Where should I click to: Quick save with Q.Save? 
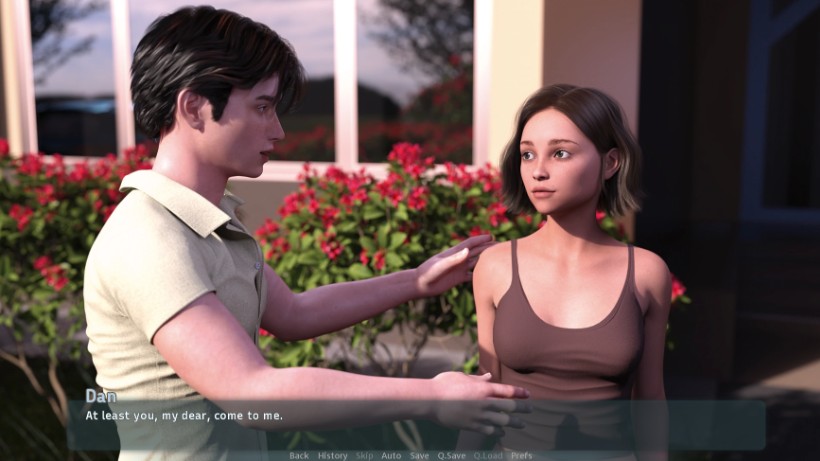point(451,455)
